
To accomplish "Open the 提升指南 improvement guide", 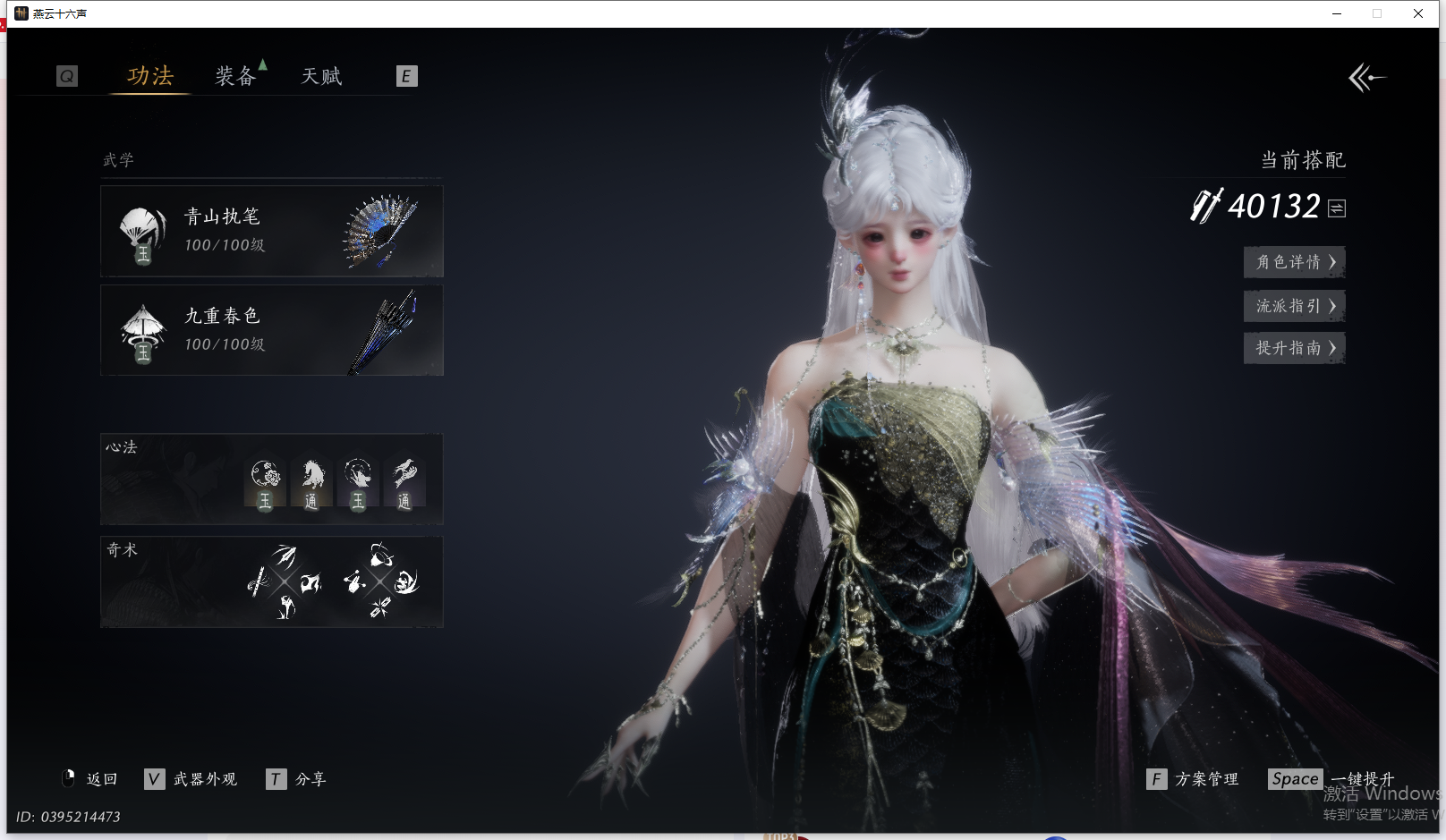I will point(1294,348).
